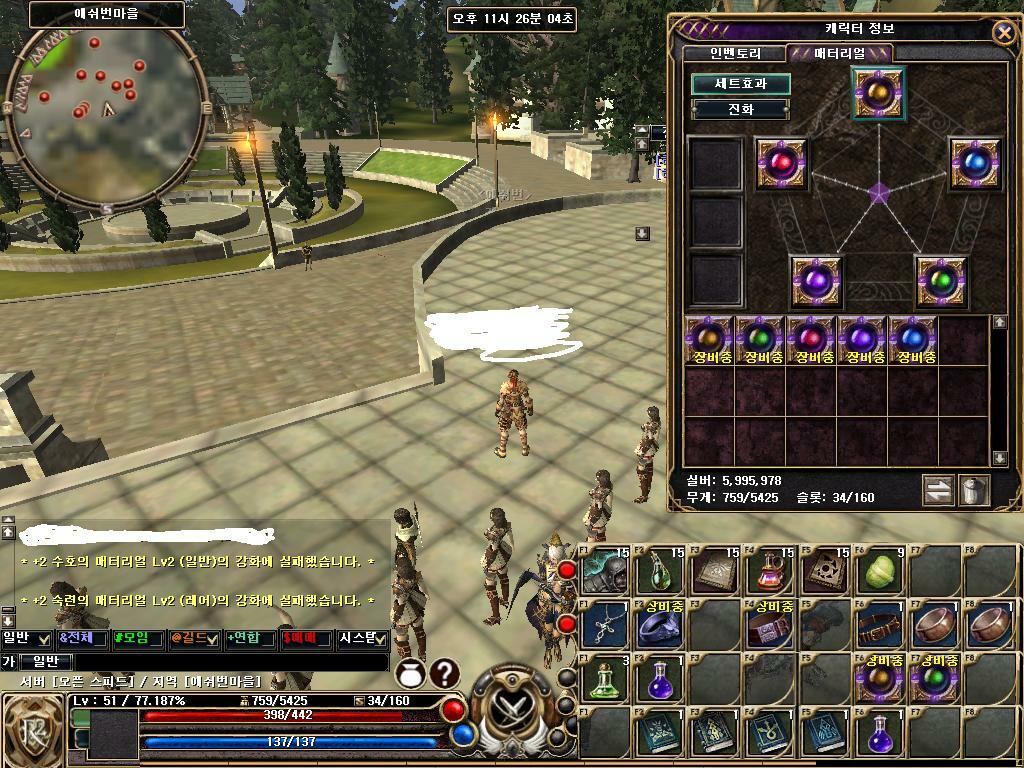Image resolution: width=1024 pixels, height=768 pixels.
Task: Close the character info window
Action: pos(1003,32)
